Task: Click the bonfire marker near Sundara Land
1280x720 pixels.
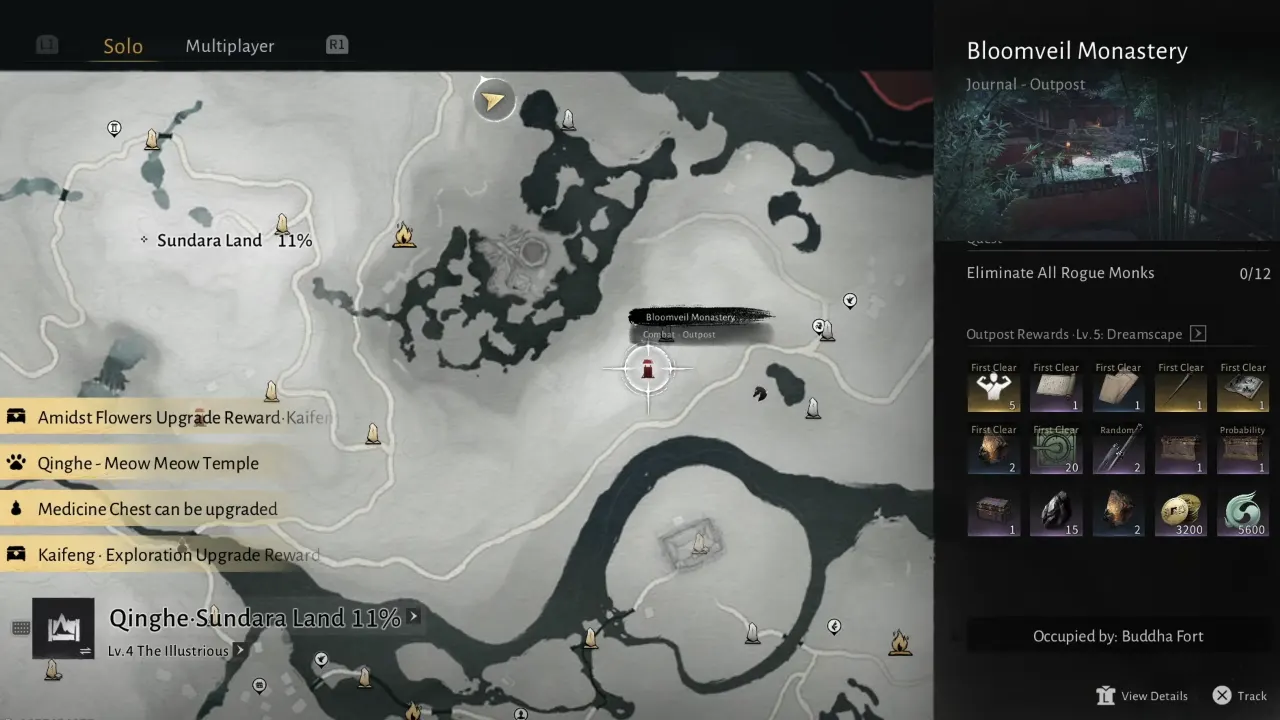Action: [x=404, y=236]
